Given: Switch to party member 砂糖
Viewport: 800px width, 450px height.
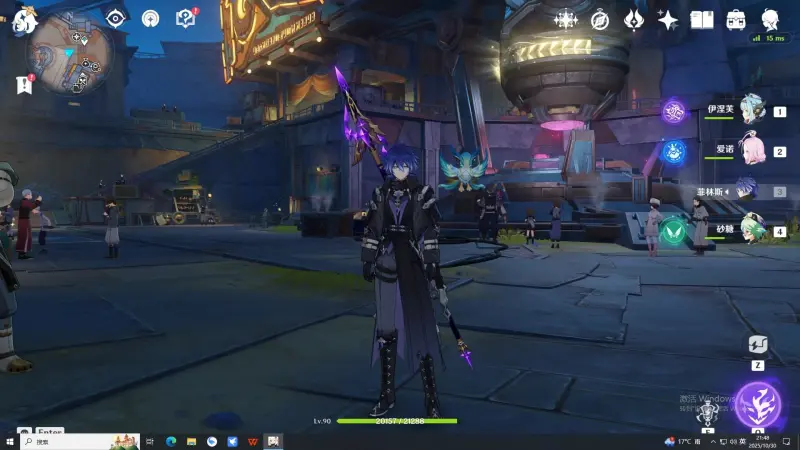Looking at the screenshot, I should coord(751,230).
